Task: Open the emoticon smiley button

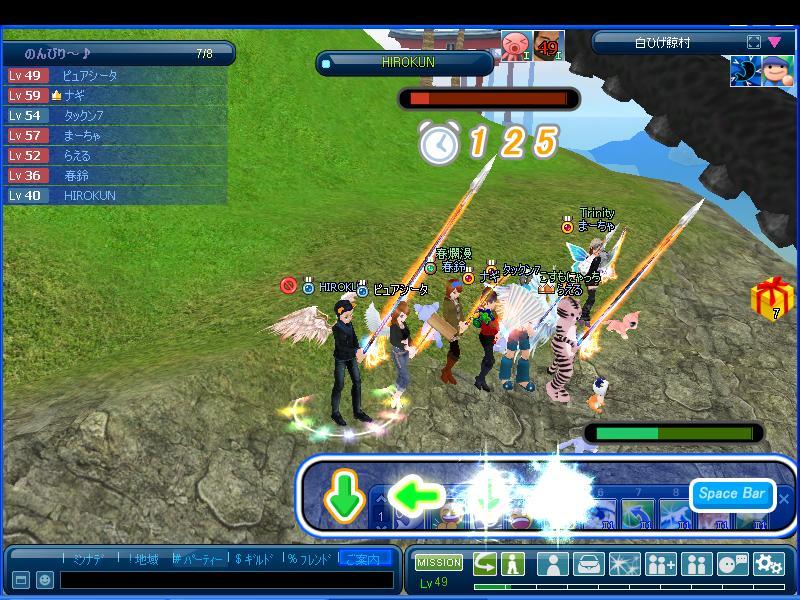Action: (x=45, y=580)
